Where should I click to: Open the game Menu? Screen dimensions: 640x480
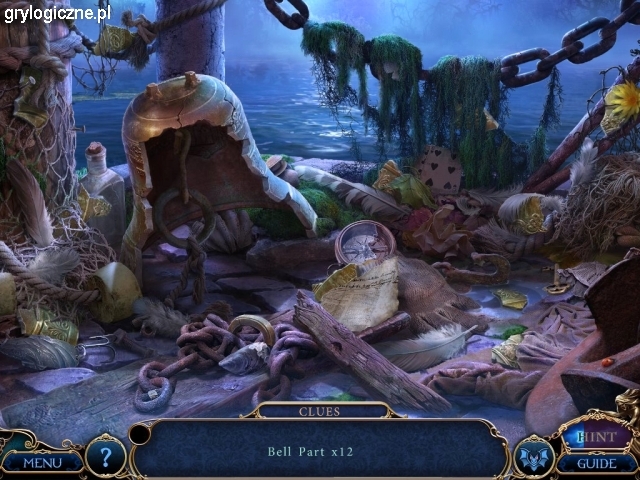(41, 462)
